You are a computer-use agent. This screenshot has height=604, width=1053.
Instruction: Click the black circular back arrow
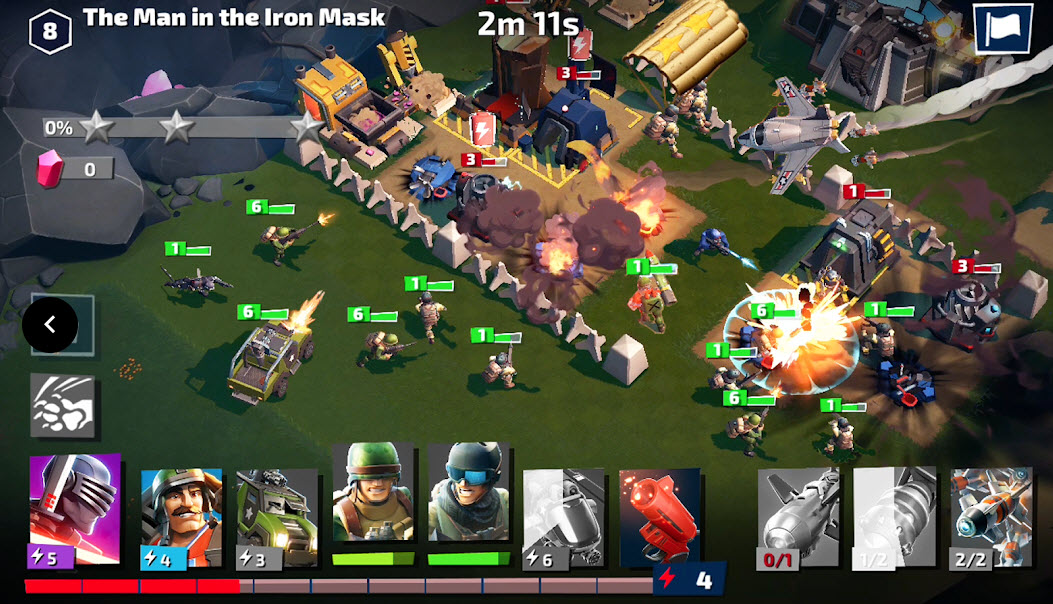(x=50, y=325)
